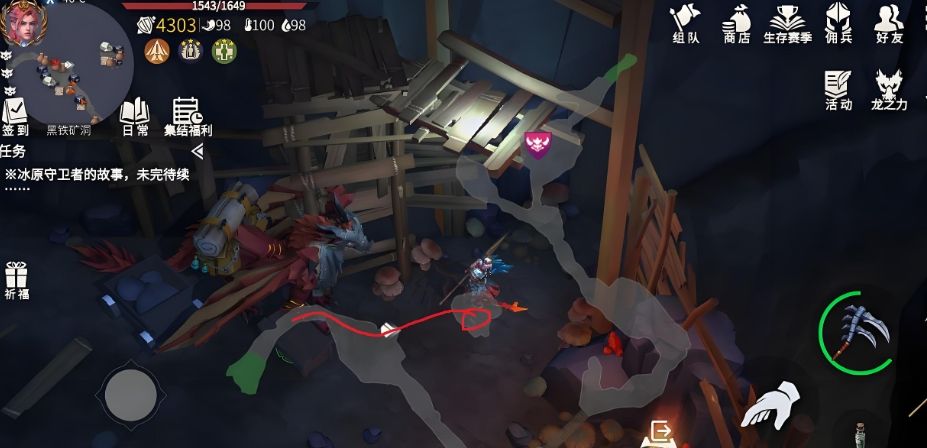Open the 好友 friends list

(x=888, y=23)
